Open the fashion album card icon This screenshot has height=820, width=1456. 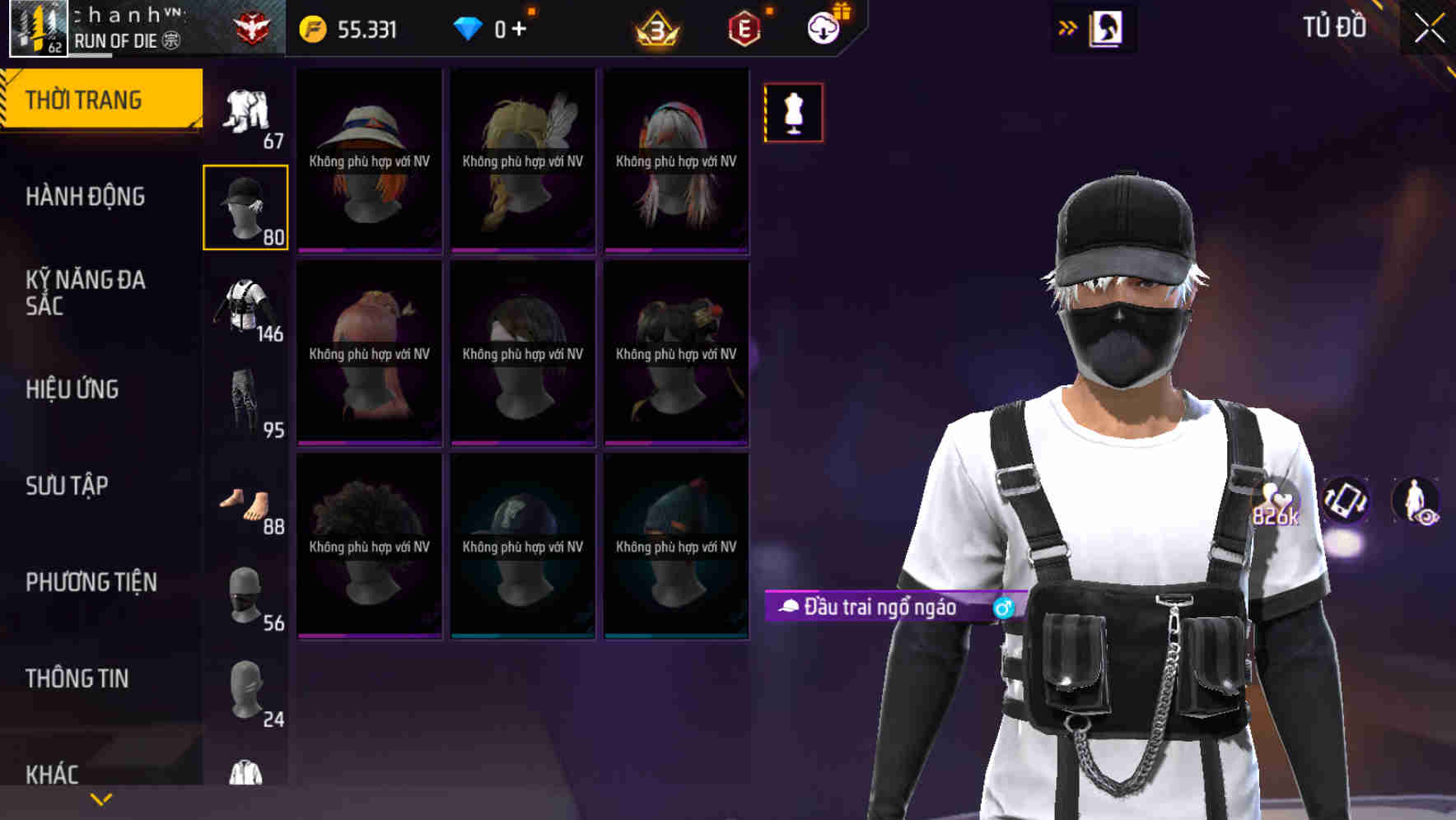click(1108, 27)
